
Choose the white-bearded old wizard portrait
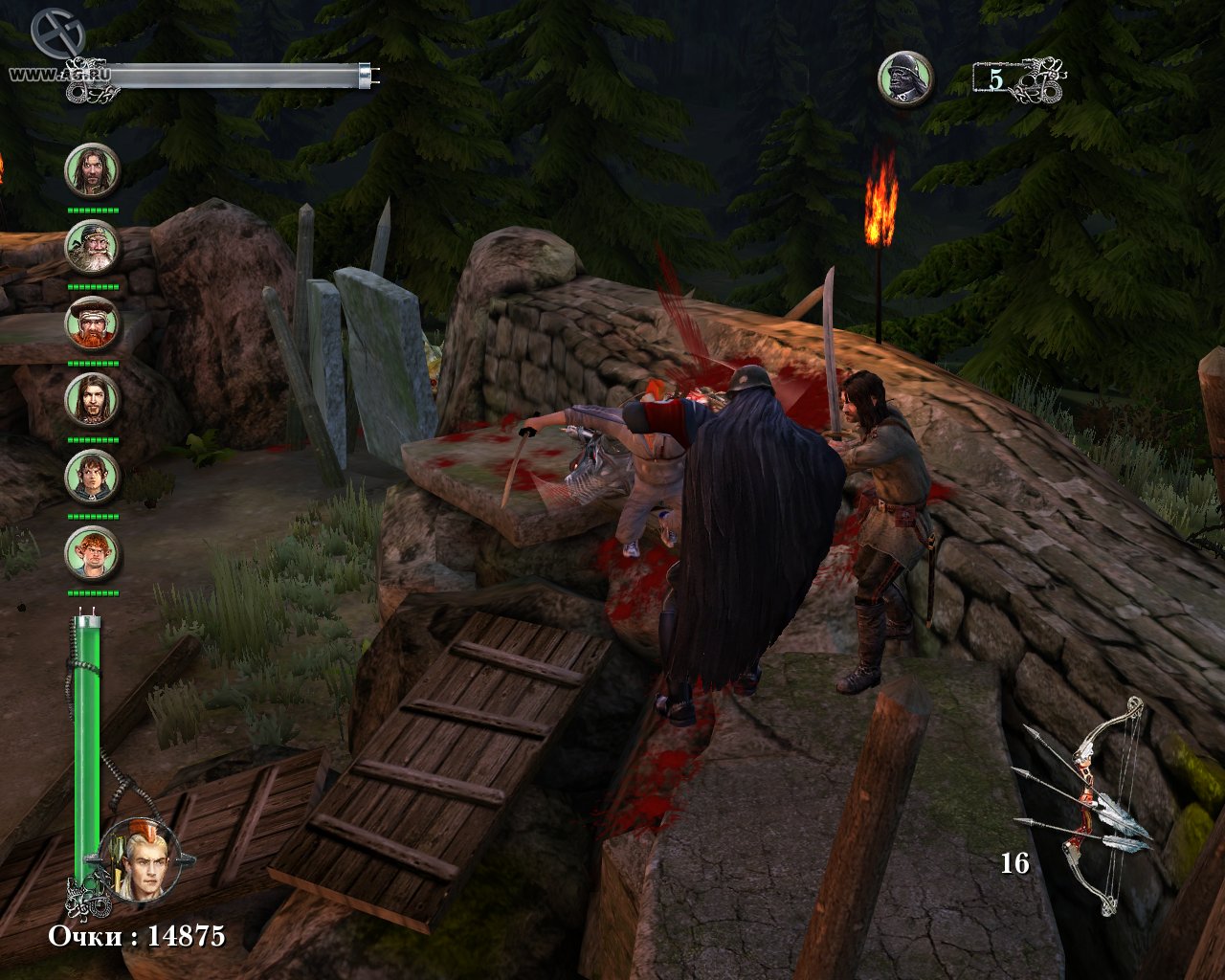point(92,247)
